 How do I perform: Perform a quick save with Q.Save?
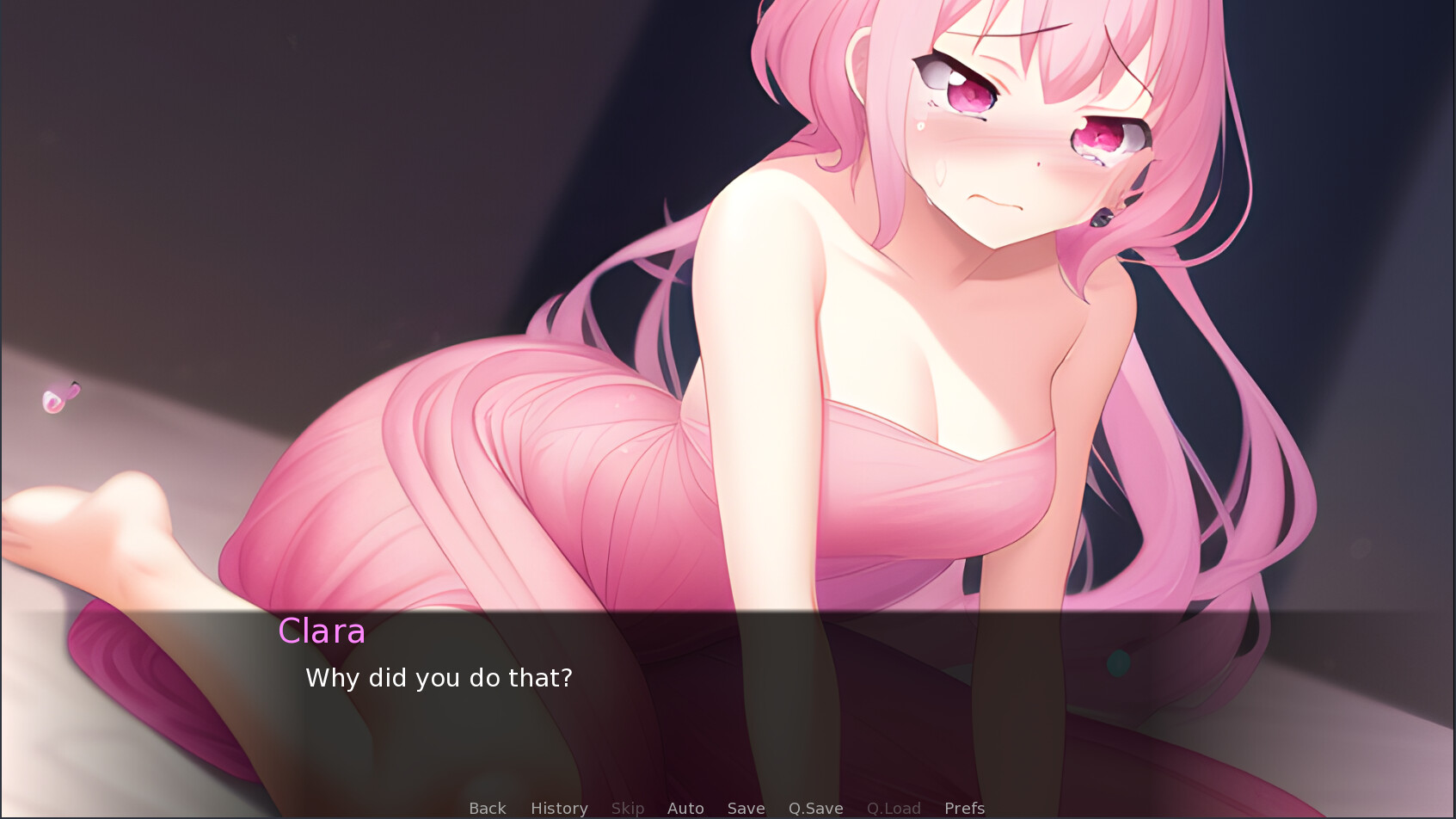pos(815,808)
